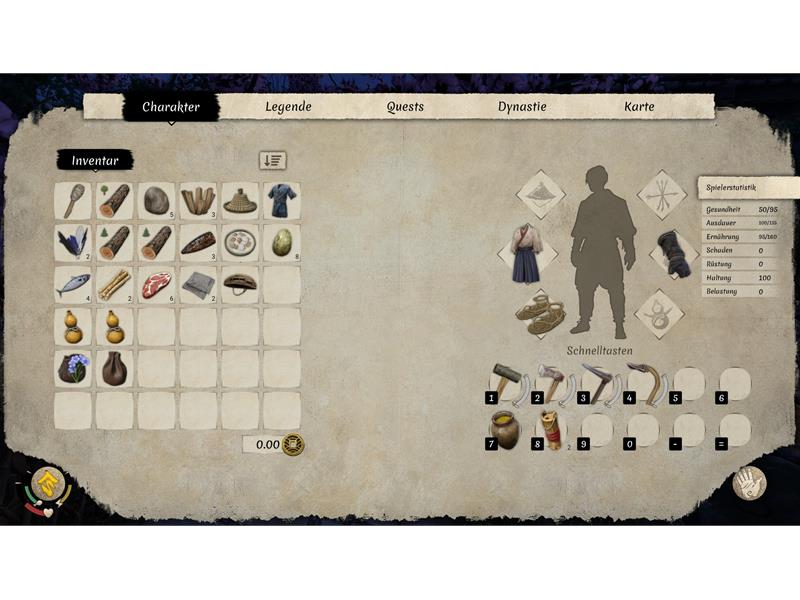Switch to the Legende tab
800x600 pixels.
click(288, 107)
